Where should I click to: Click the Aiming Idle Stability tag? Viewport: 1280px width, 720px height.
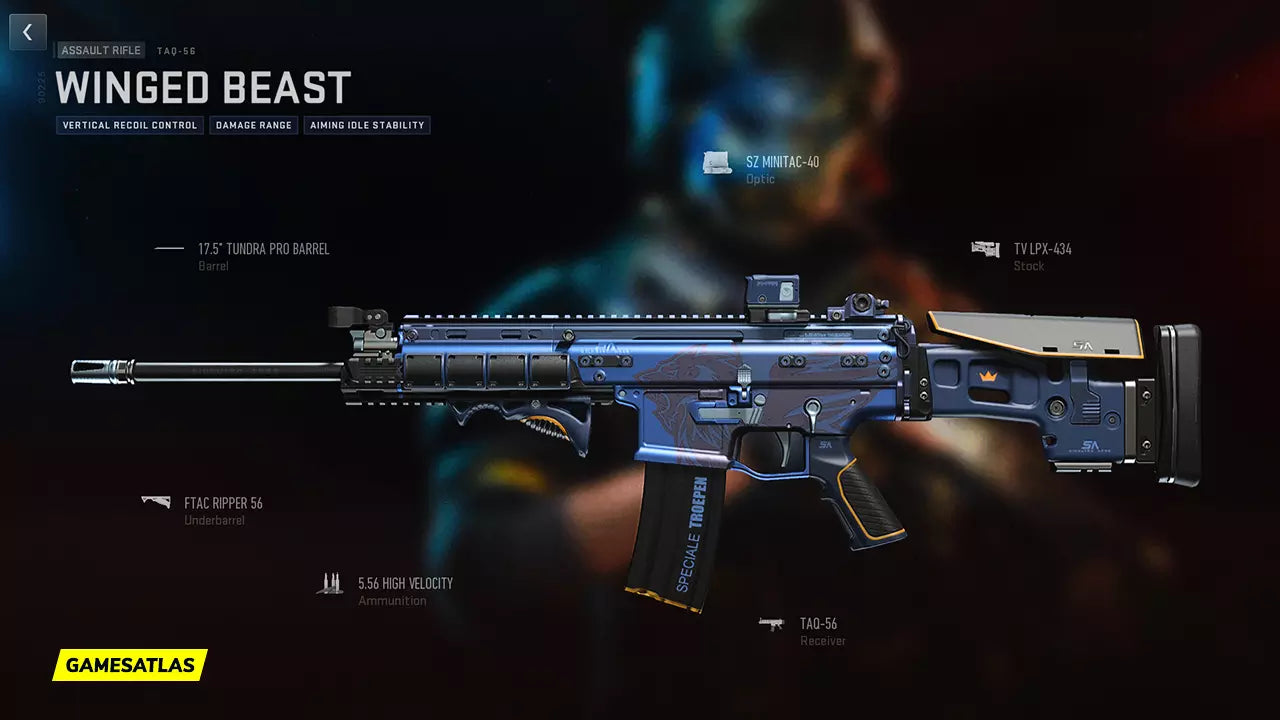pos(367,126)
